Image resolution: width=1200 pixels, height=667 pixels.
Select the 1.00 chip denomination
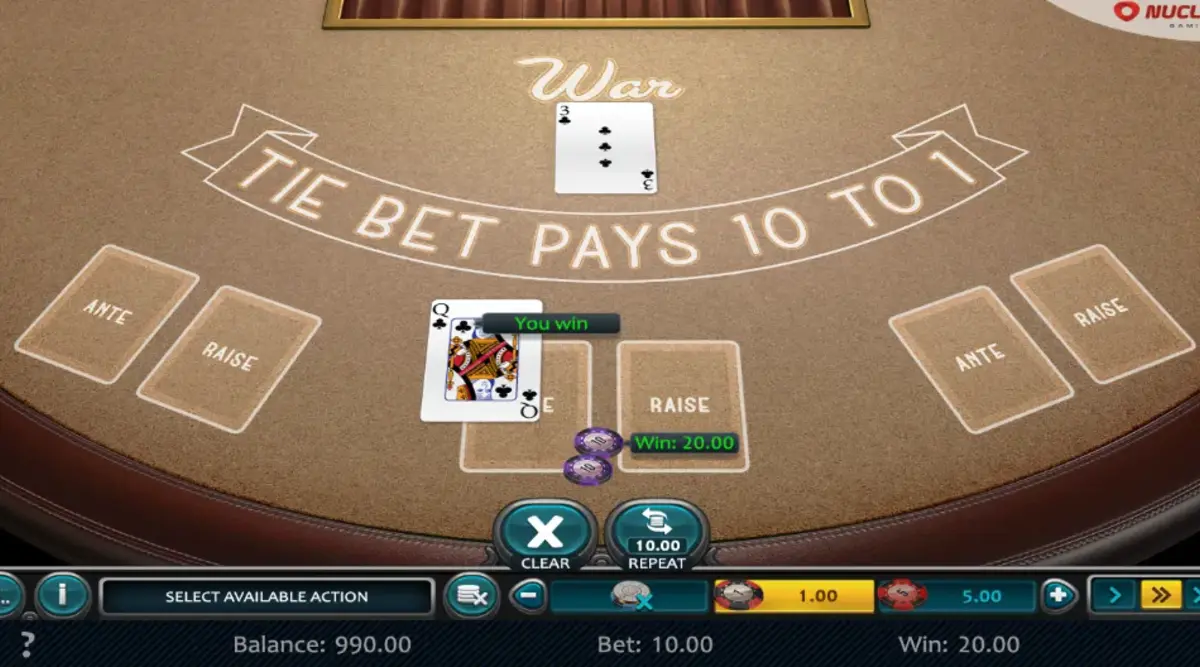794,596
